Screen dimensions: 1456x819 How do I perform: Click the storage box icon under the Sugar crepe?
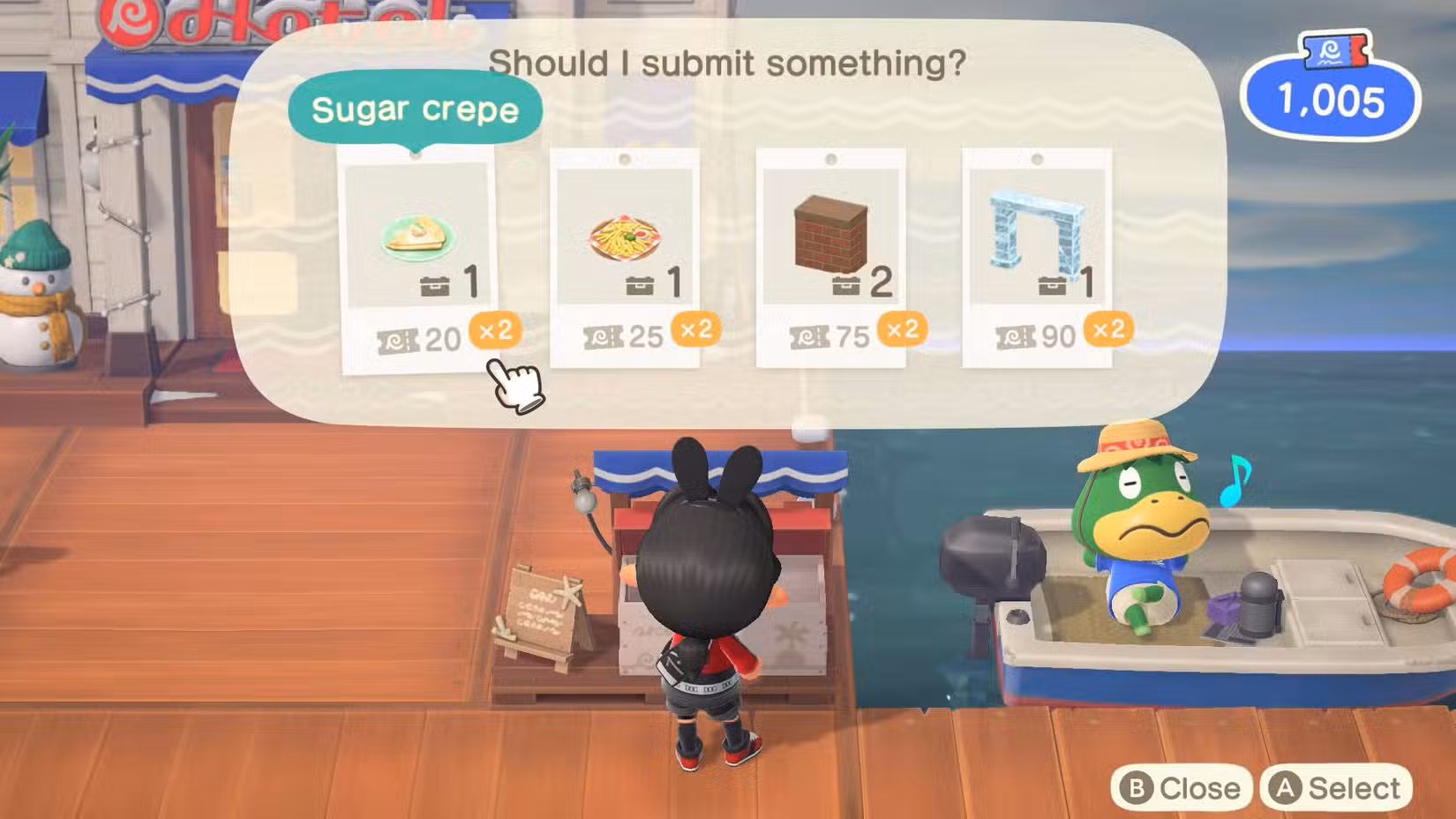pos(433,284)
